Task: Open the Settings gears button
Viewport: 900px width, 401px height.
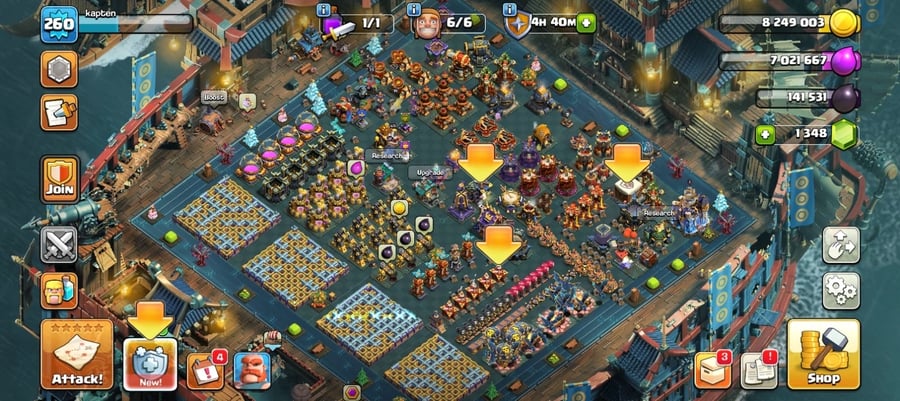Action: click(841, 290)
